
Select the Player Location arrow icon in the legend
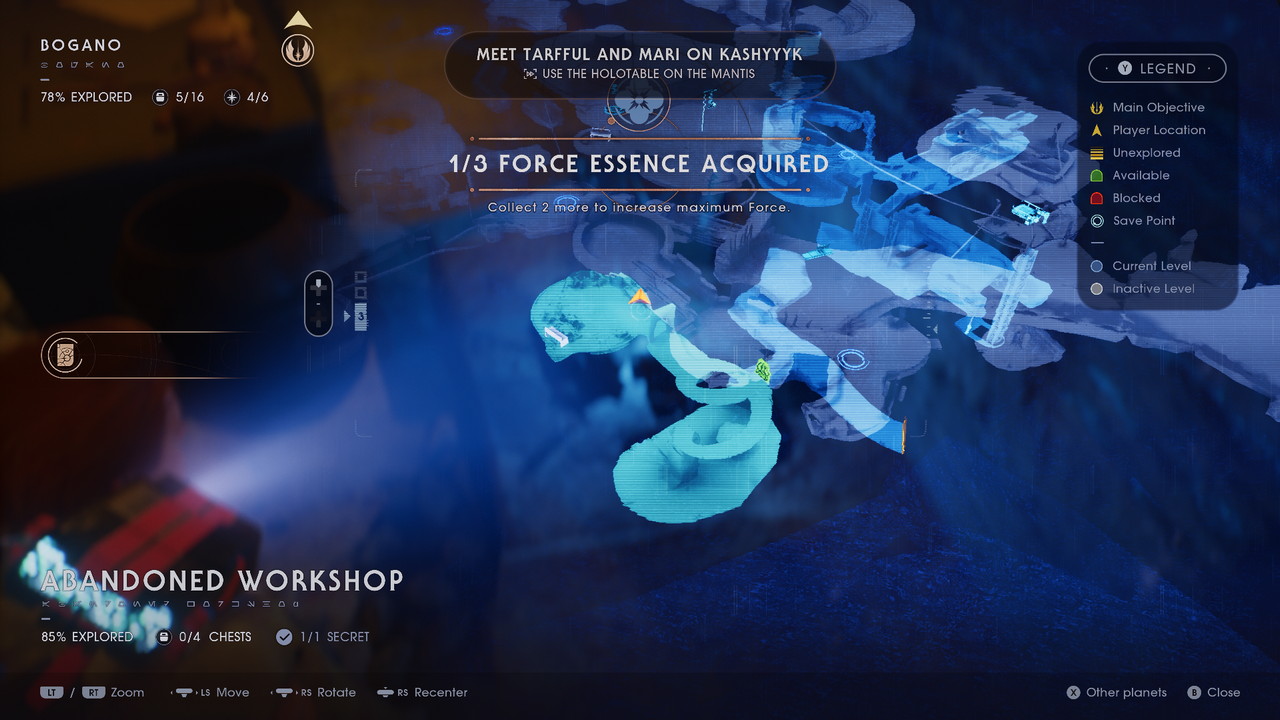click(x=1097, y=130)
